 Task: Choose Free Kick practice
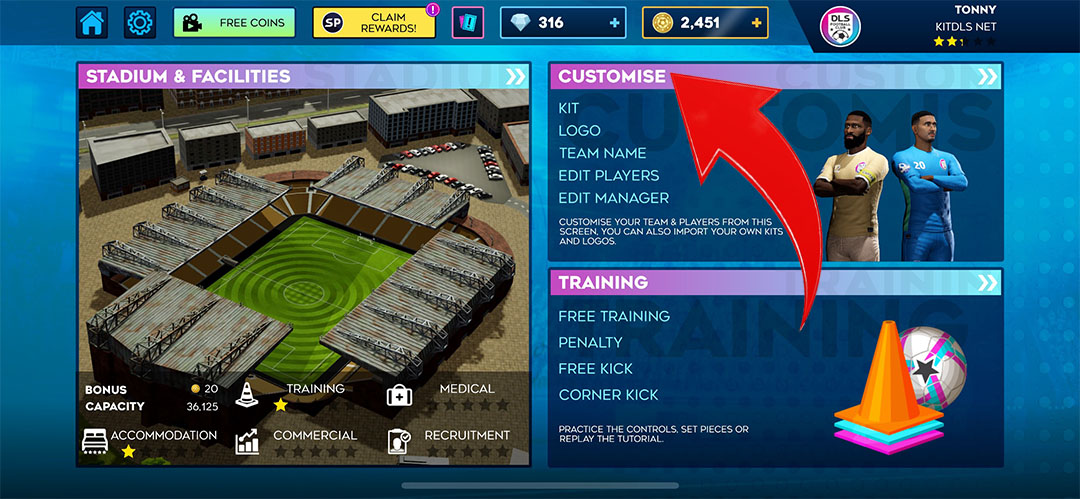[596, 368]
